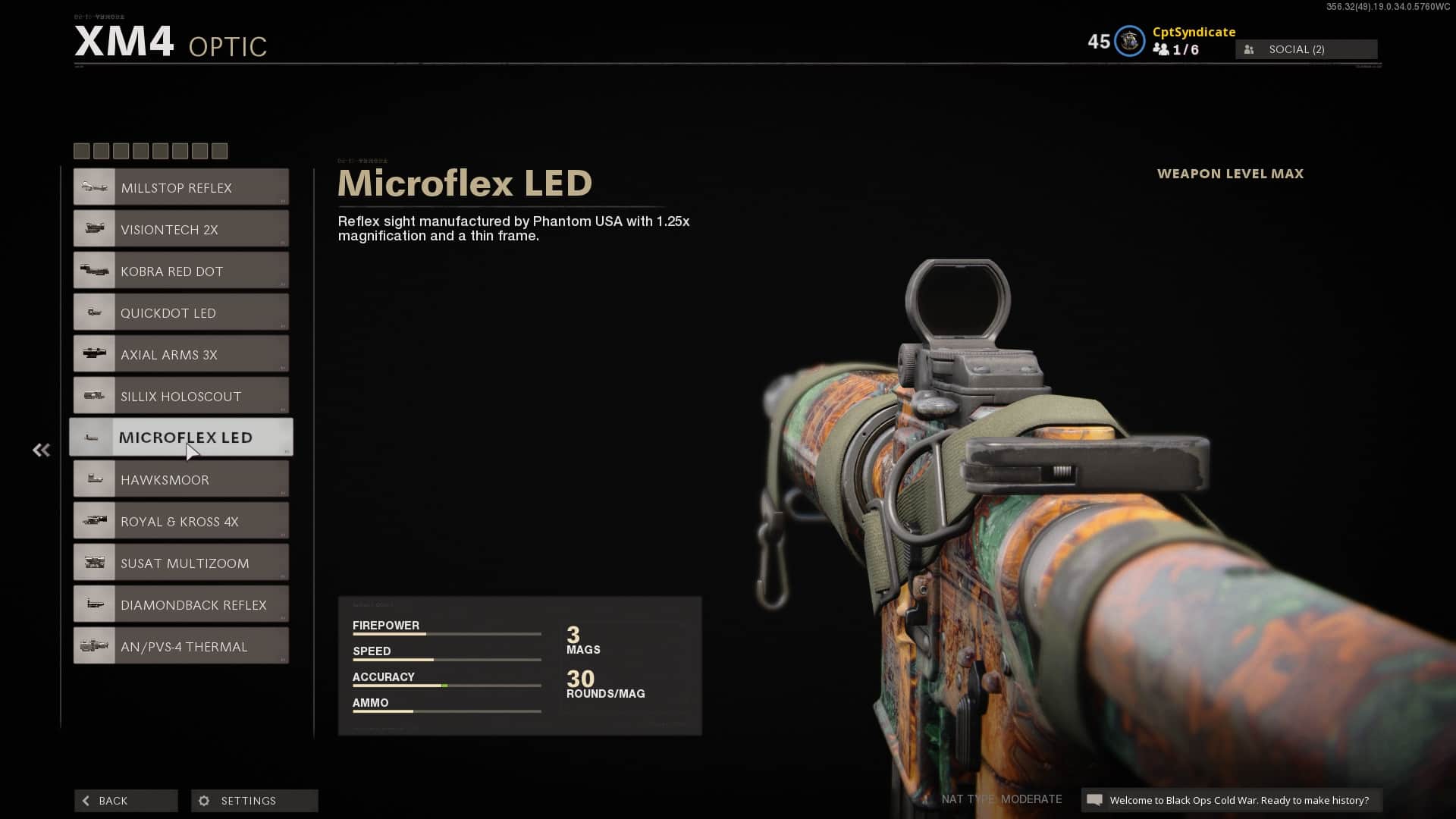Screen dimensions: 1456x819
Task: Equip the Diamondback Reflex sight
Action: coord(180,604)
